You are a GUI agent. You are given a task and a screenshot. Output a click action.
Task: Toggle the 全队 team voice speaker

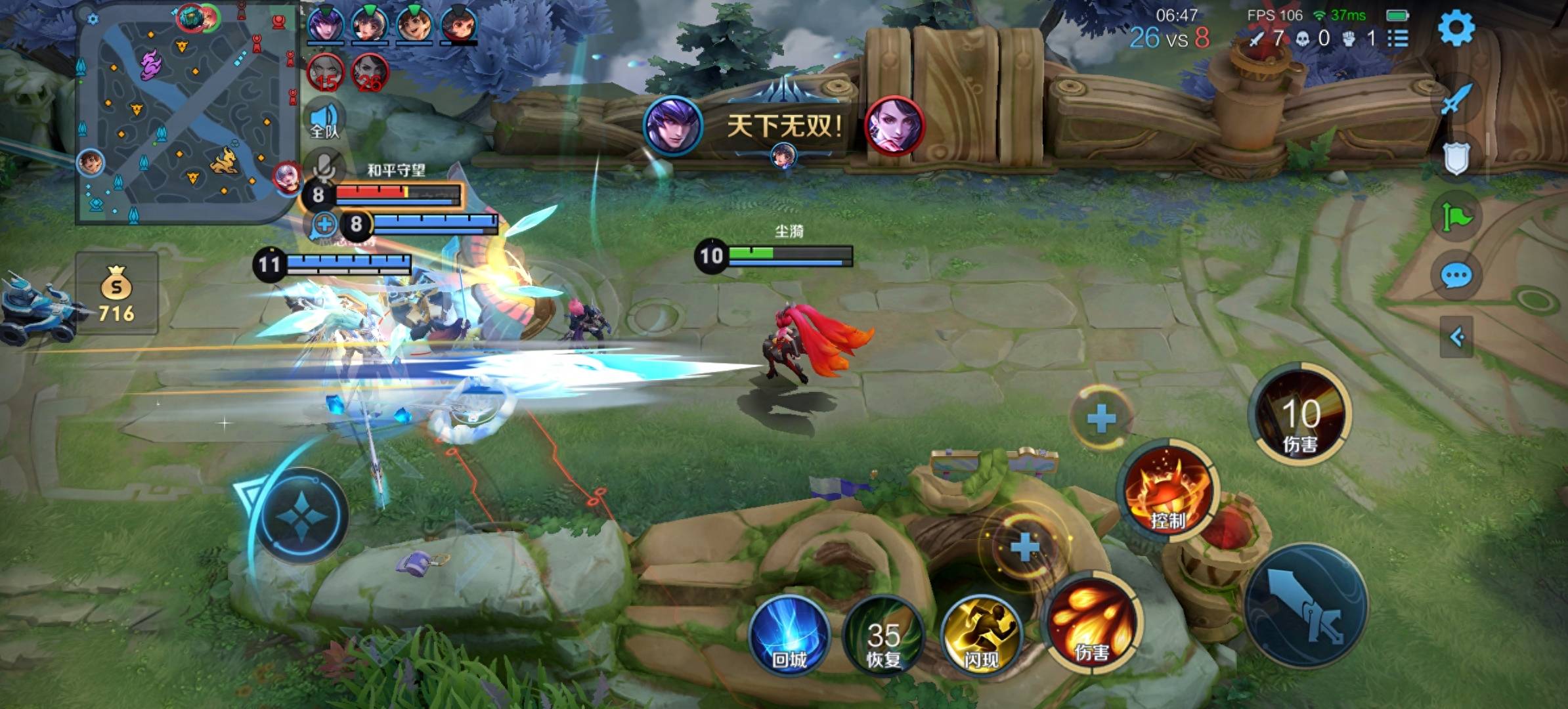[x=325, y=120]
